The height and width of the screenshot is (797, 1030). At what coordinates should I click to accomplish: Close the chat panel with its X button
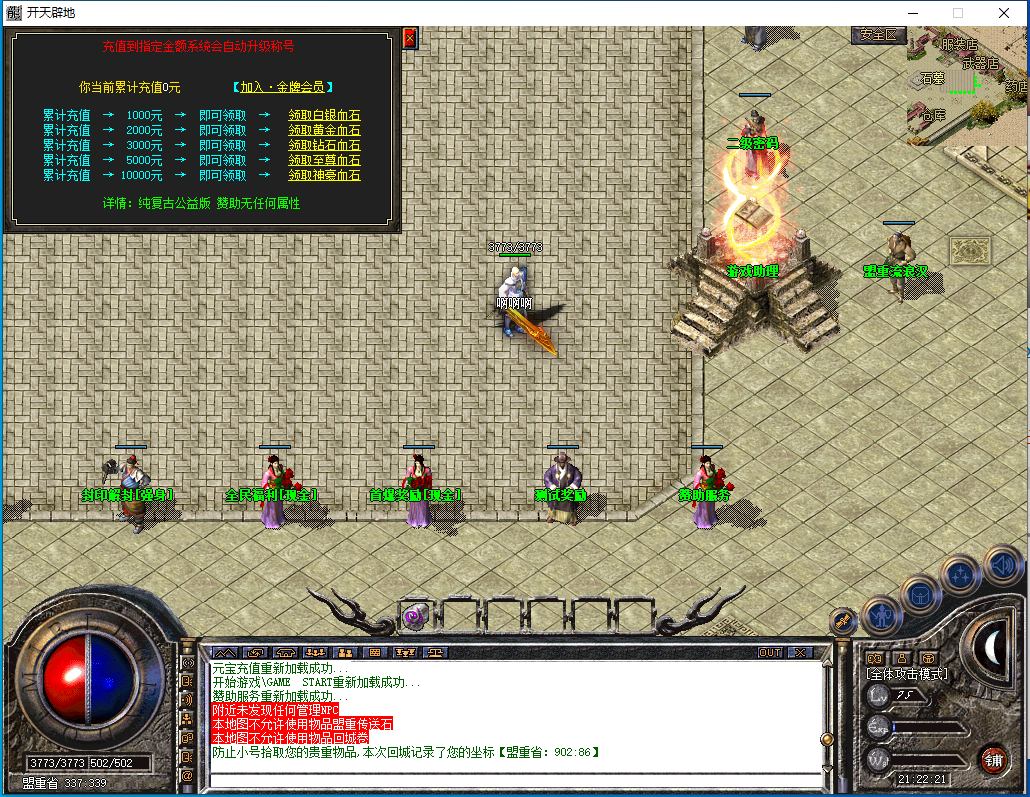[x=800, y=652]
